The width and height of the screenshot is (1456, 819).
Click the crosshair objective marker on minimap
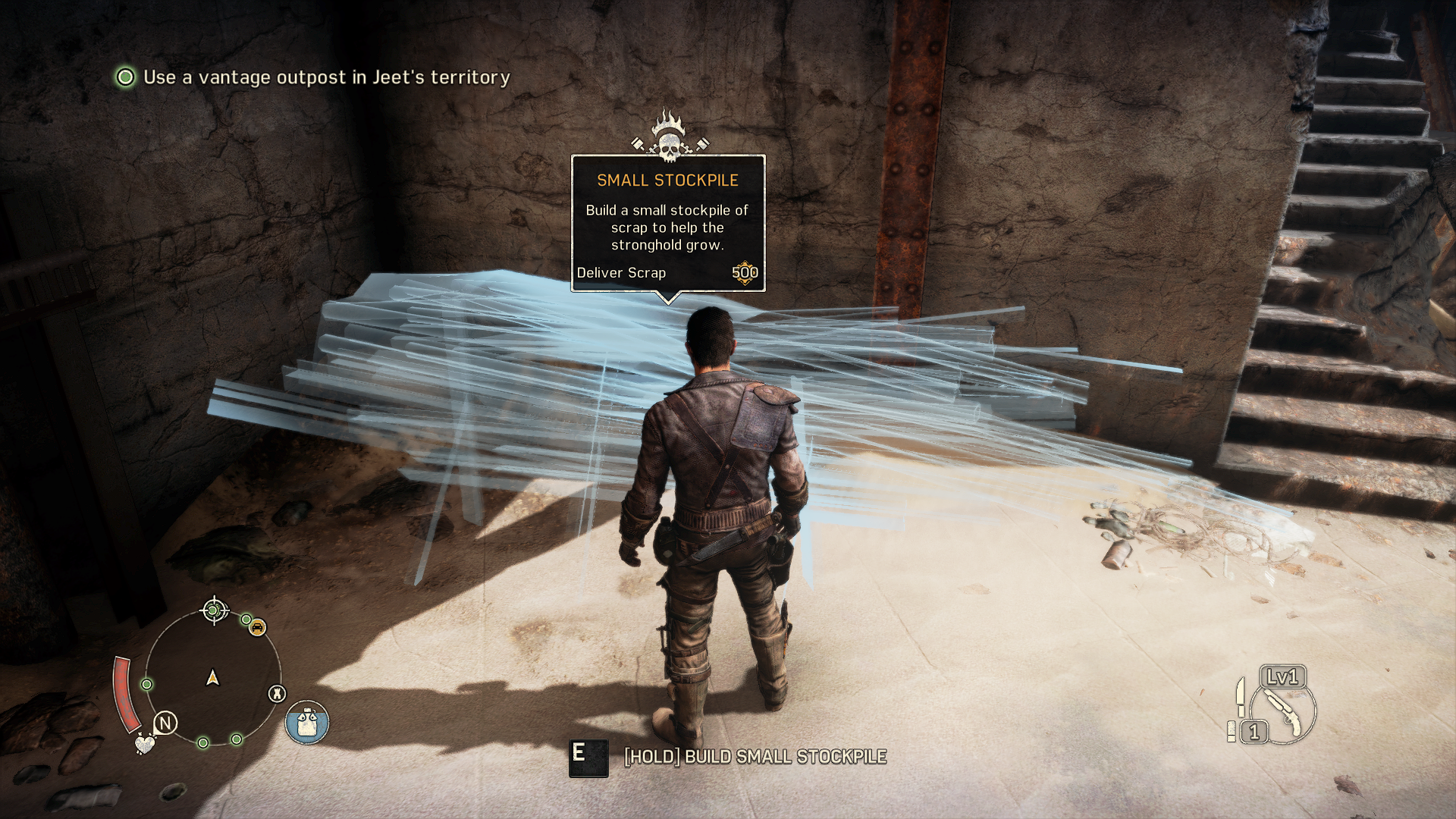coord(214,610)
